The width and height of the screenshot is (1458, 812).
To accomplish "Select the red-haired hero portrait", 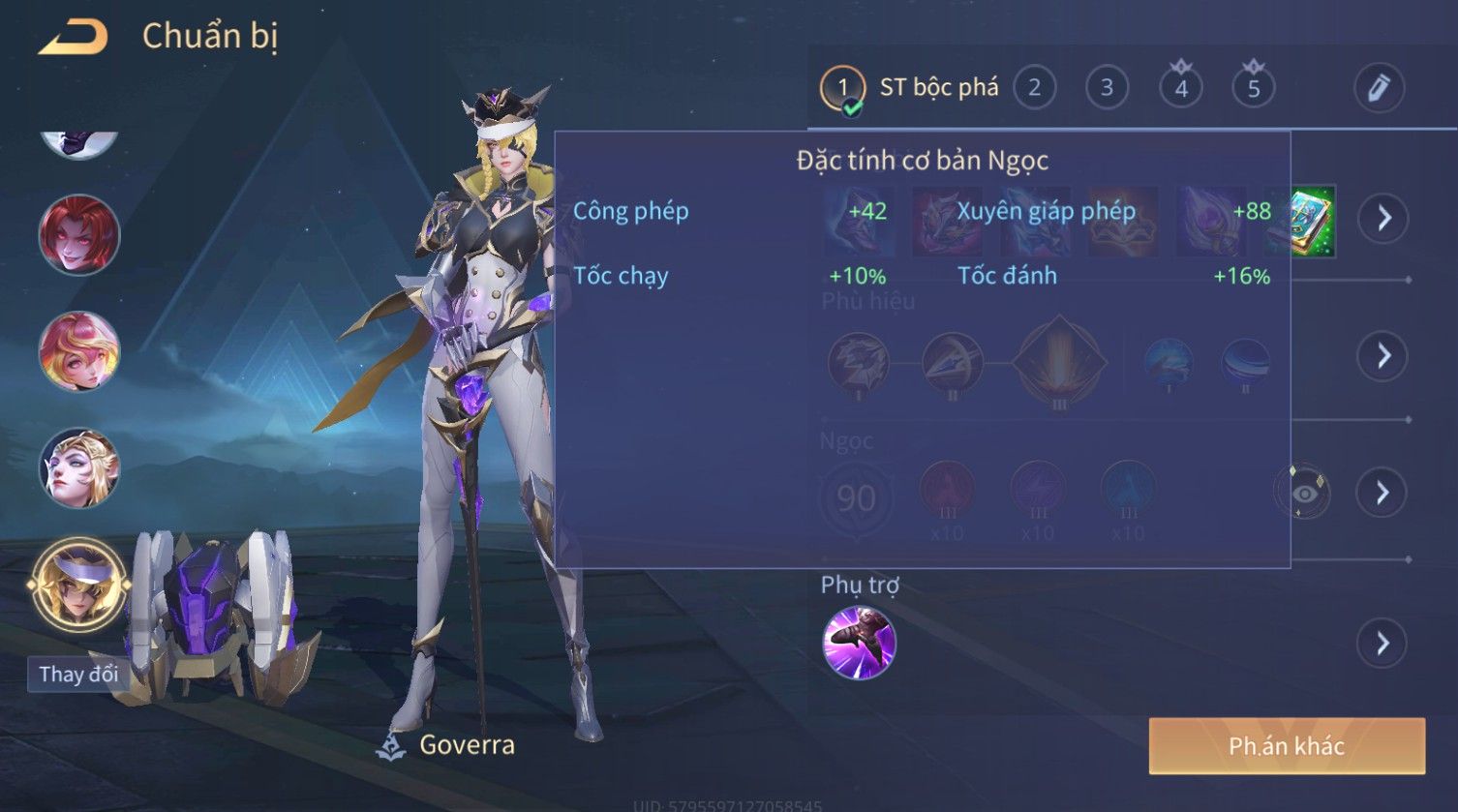I will (x=79, y=234).
